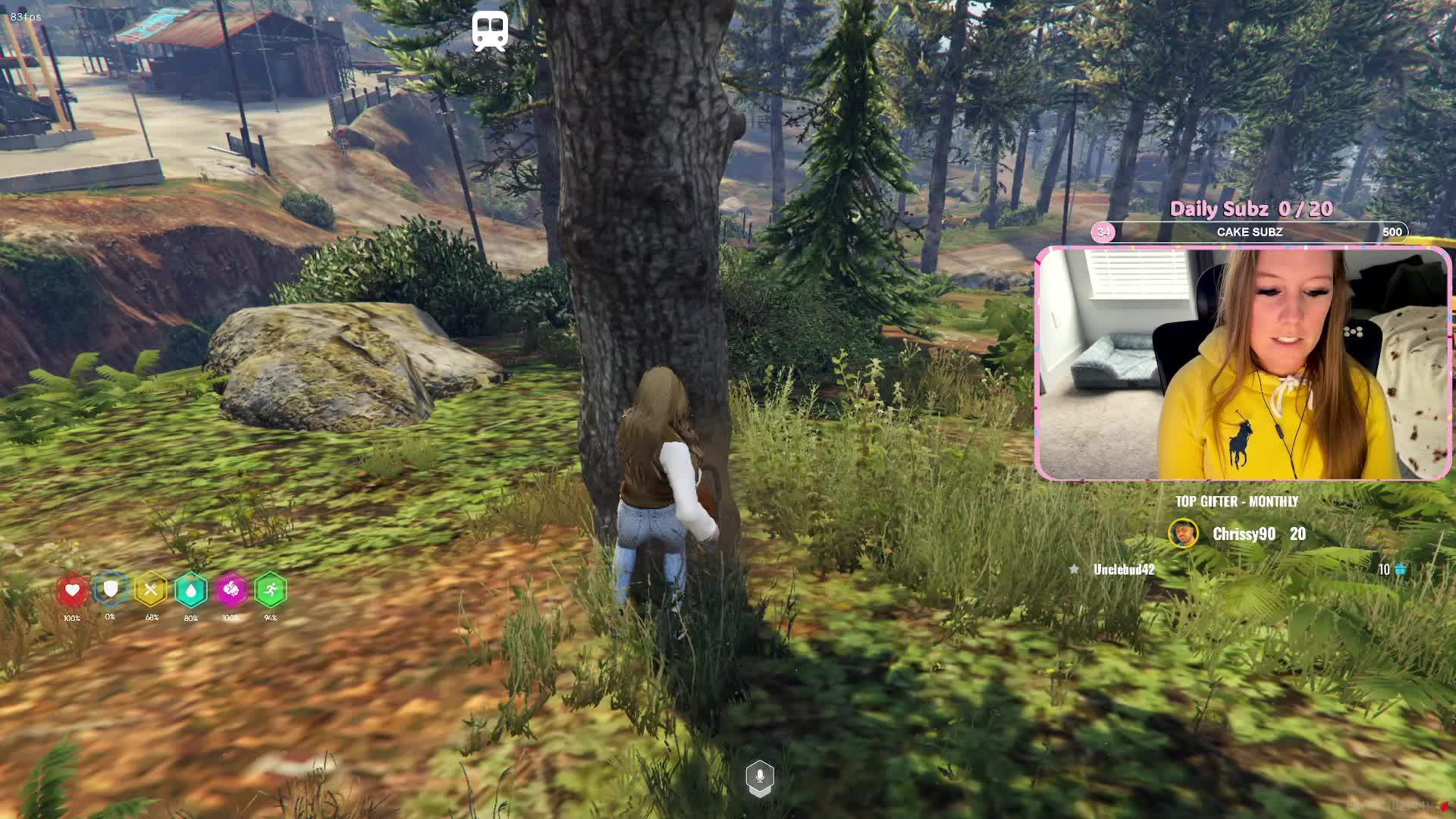Screen dimensions: 1456x819
Task: Click the white train icon
Action: (489, 31)
